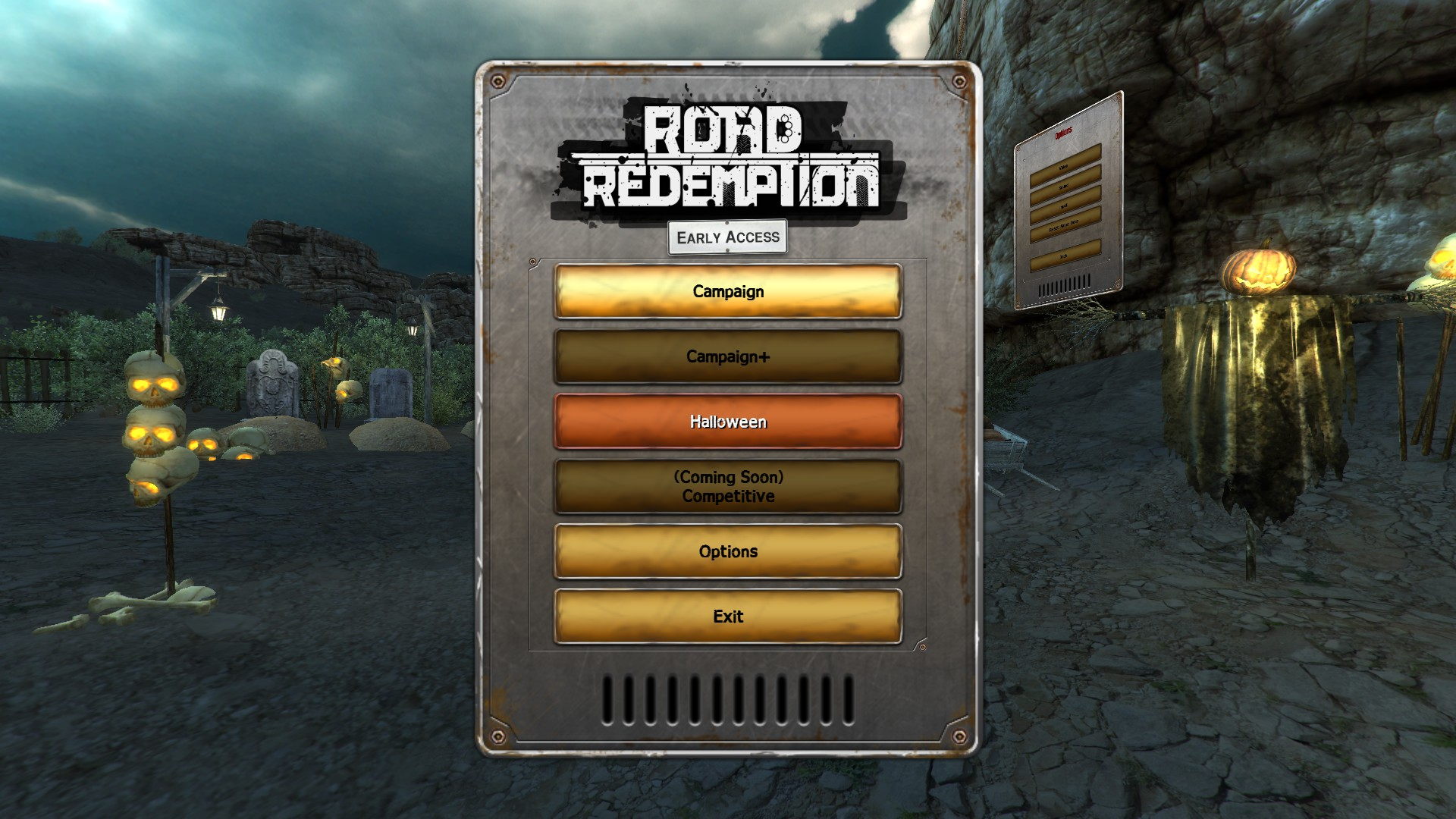Choose the Coming Soon Competitive entry
The width and height of the screenshot is (1456, 819).
click(728, 487)
